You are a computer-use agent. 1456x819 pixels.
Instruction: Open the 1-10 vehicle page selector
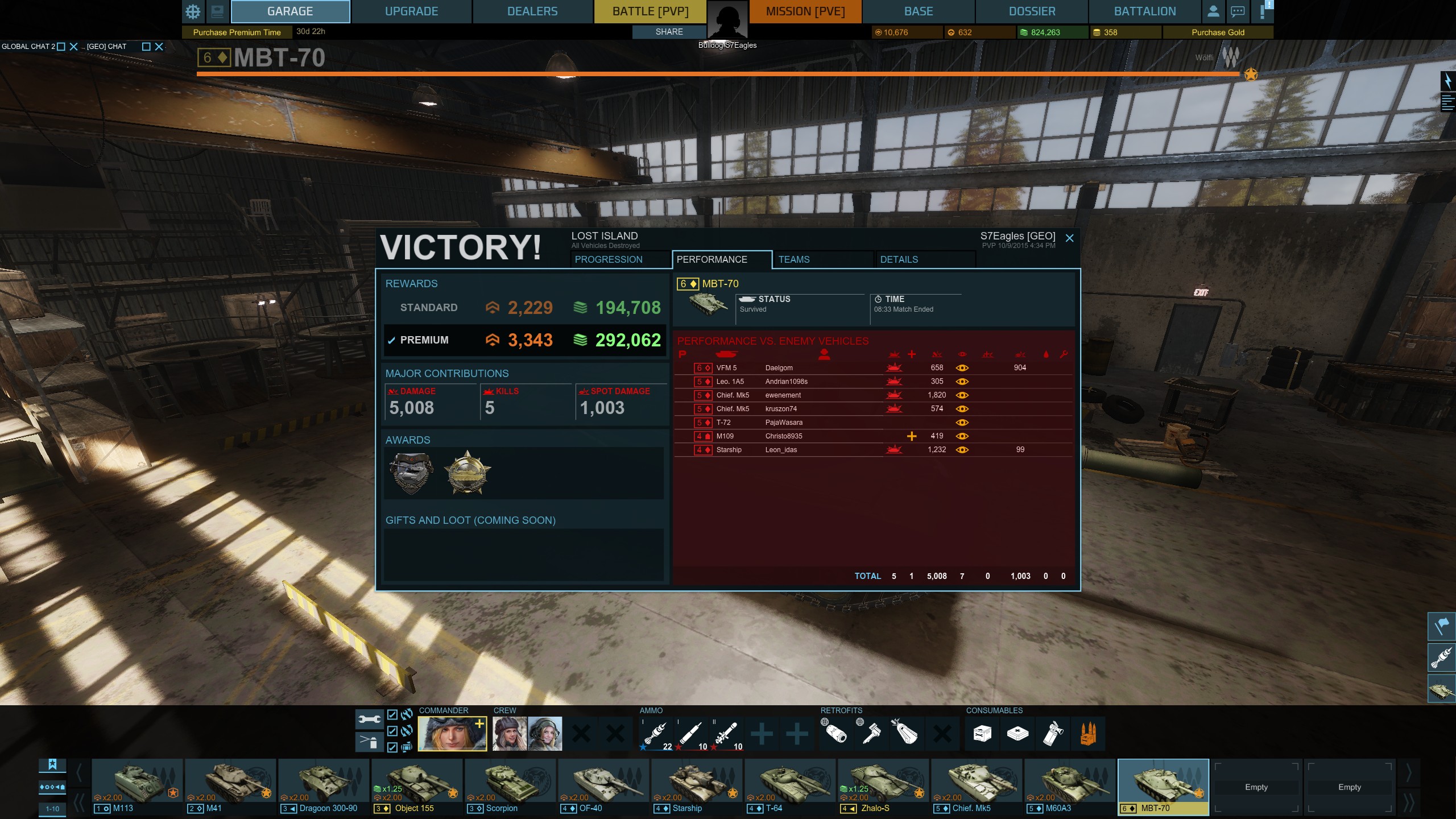click(52, 808)
